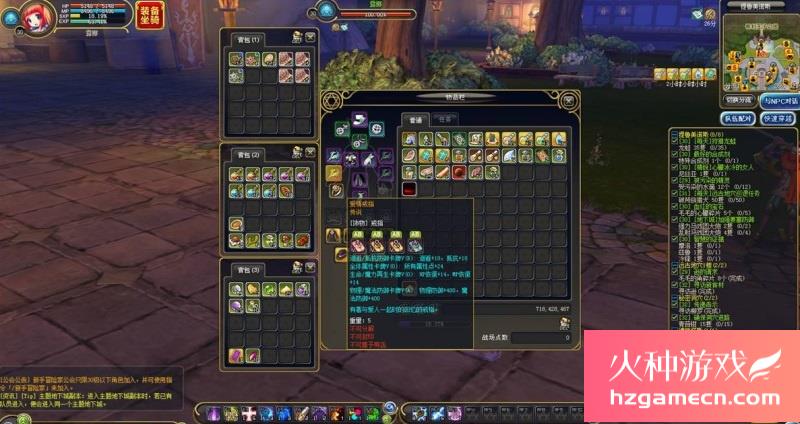Click the 快速穿越 quick travel button
800x424 pixels.
[777, 117]
